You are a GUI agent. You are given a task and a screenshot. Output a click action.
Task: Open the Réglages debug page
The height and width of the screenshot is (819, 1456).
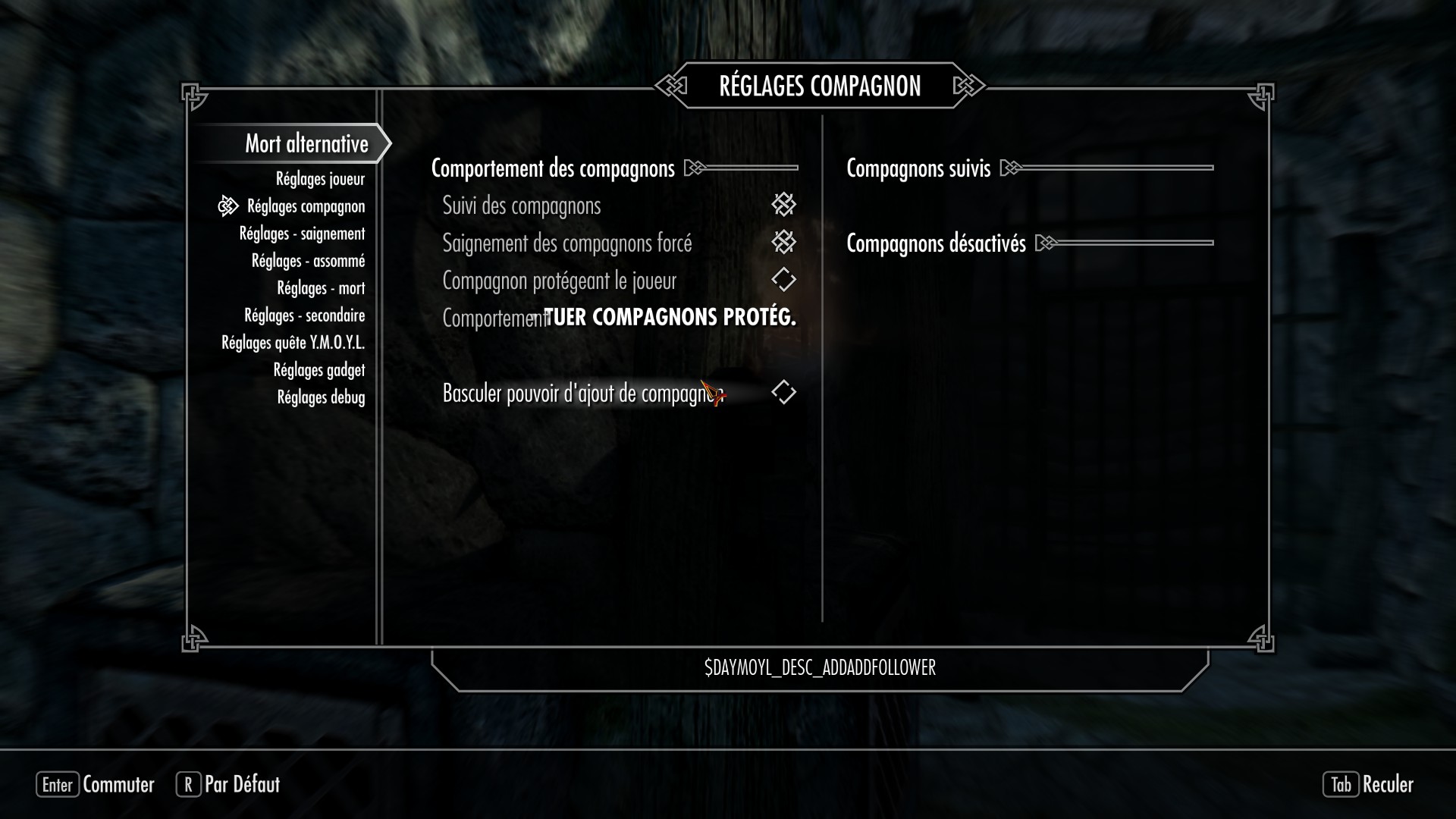pyautogui.click(x=321, y=397)
